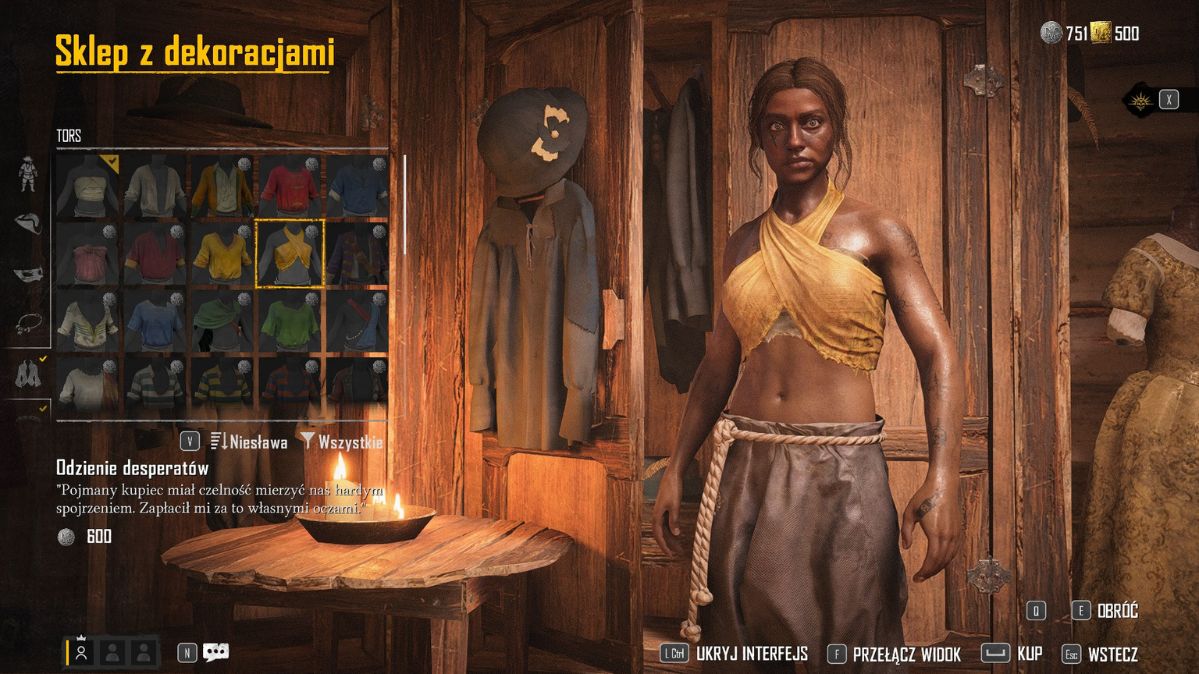Select the yellow crossed halter top
The image size is (1199, 674).
click(x=290, y=254)
